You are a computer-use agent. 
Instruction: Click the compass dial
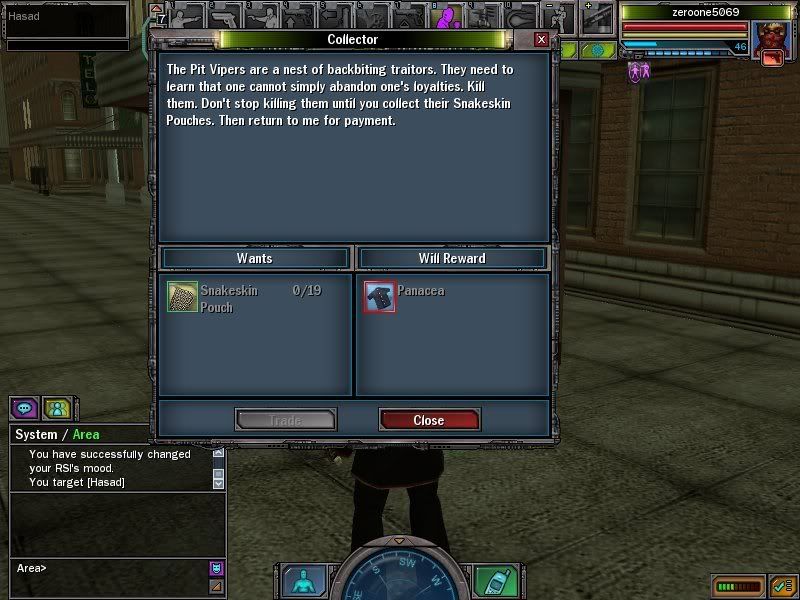point(398,580)
